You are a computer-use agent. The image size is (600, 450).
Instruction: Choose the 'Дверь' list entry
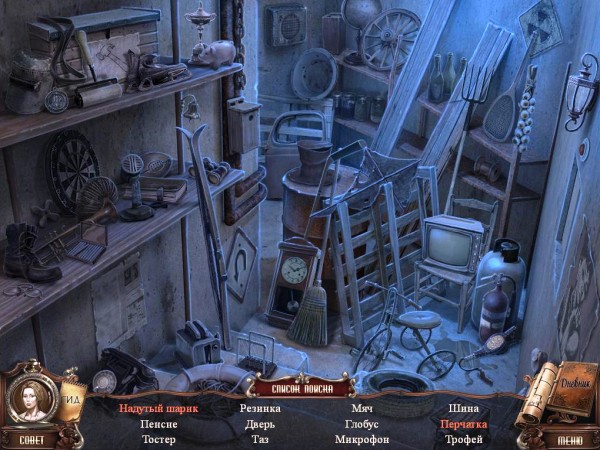click(x=260, y=423)
